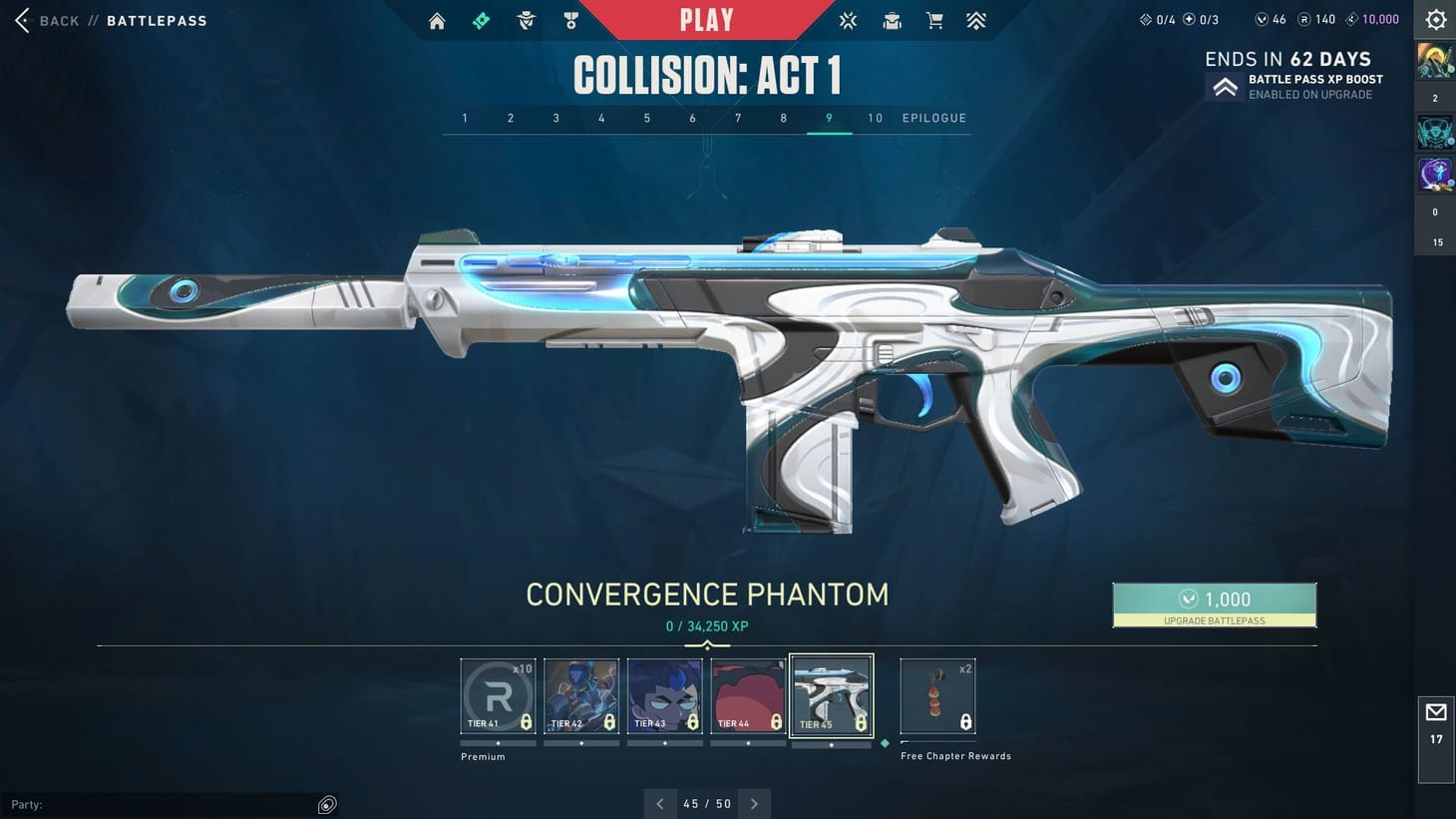
Task: Advance to the next reward page
Action: pyautogui.click(x=755, y=803)
